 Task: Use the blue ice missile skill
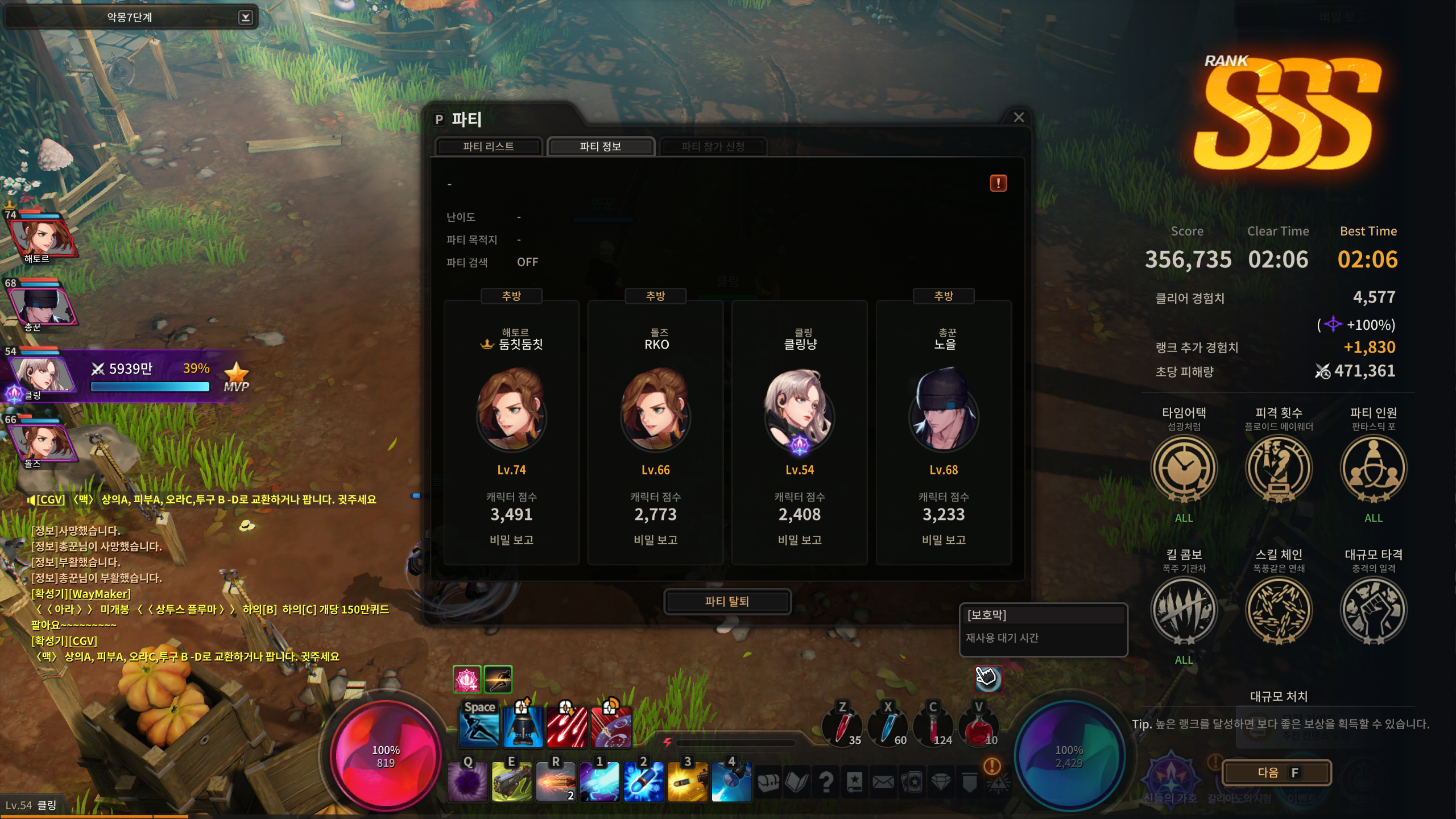pos(643,782)
